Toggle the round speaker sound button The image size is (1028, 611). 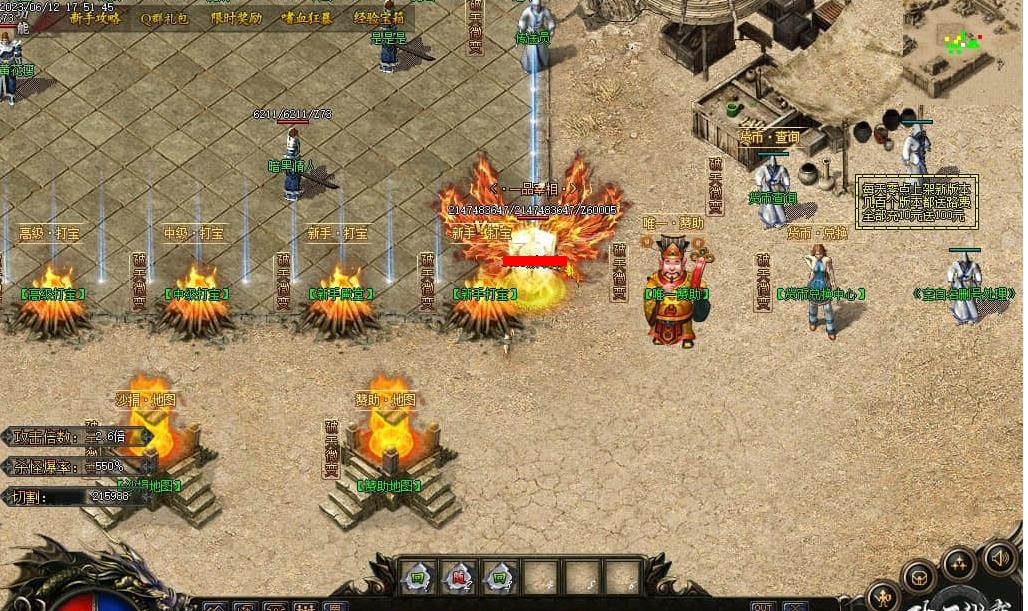point(999,556)
